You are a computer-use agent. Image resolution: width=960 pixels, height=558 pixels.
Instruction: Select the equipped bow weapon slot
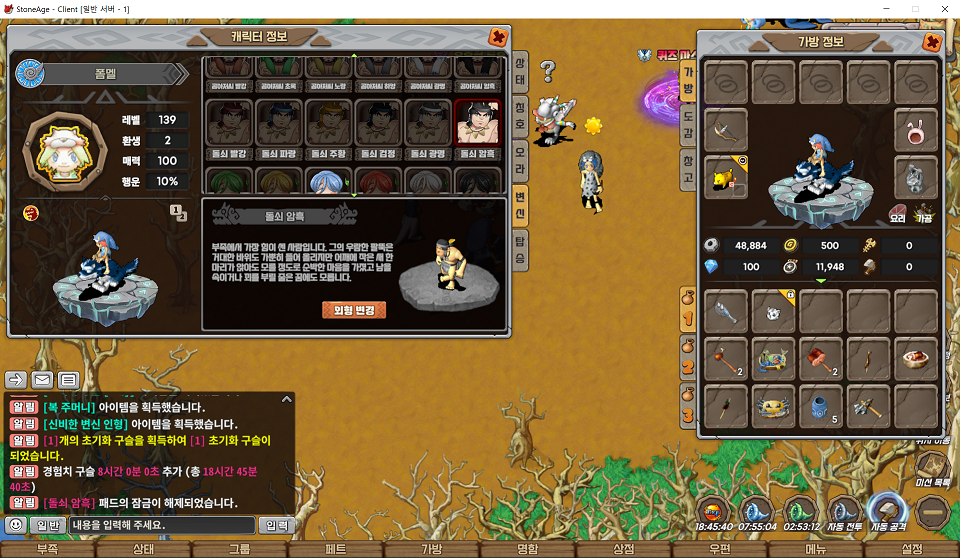[x=727, y=130]
